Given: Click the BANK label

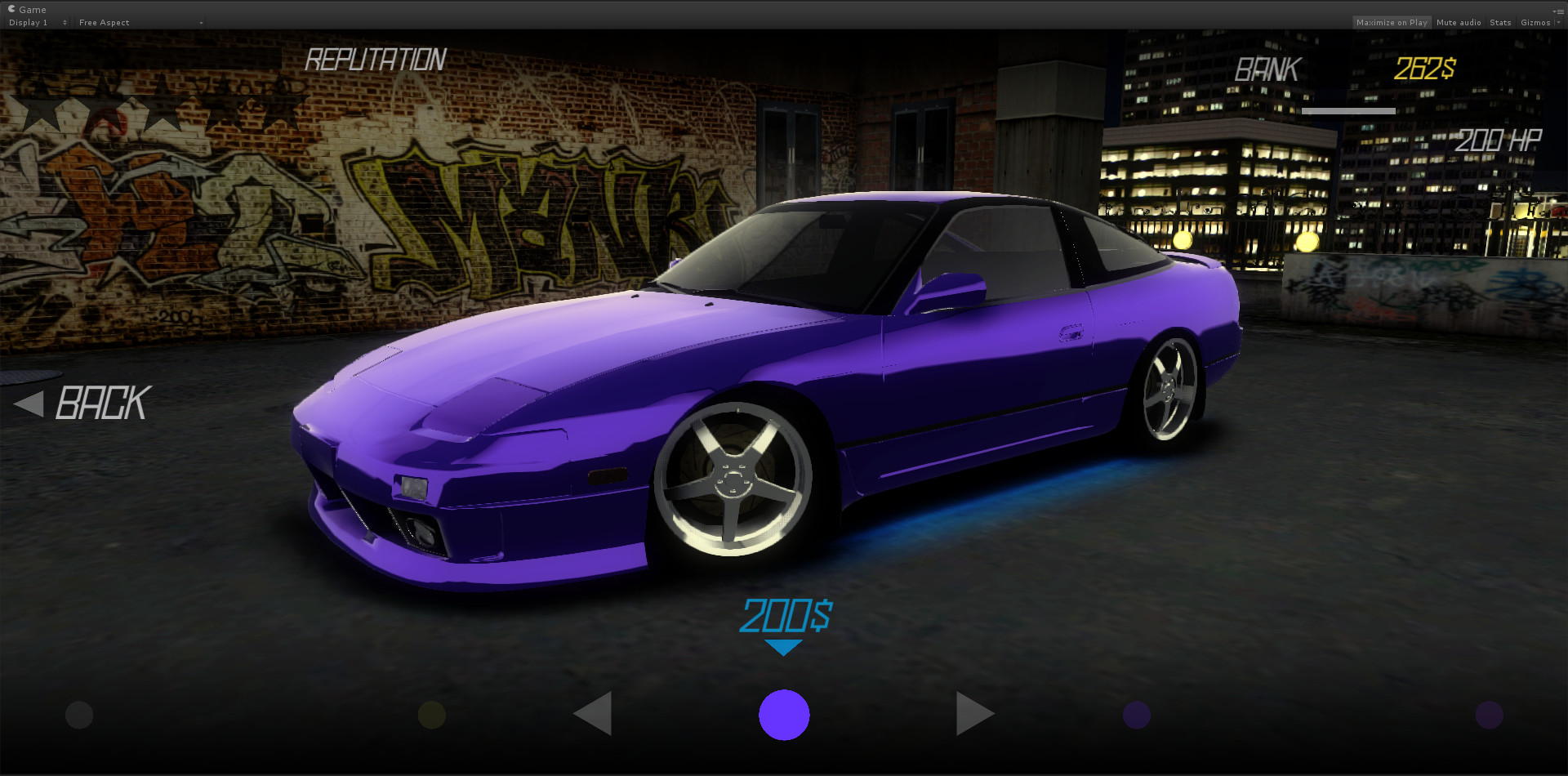Looking at the screenshot, I should pos(1267,69).
